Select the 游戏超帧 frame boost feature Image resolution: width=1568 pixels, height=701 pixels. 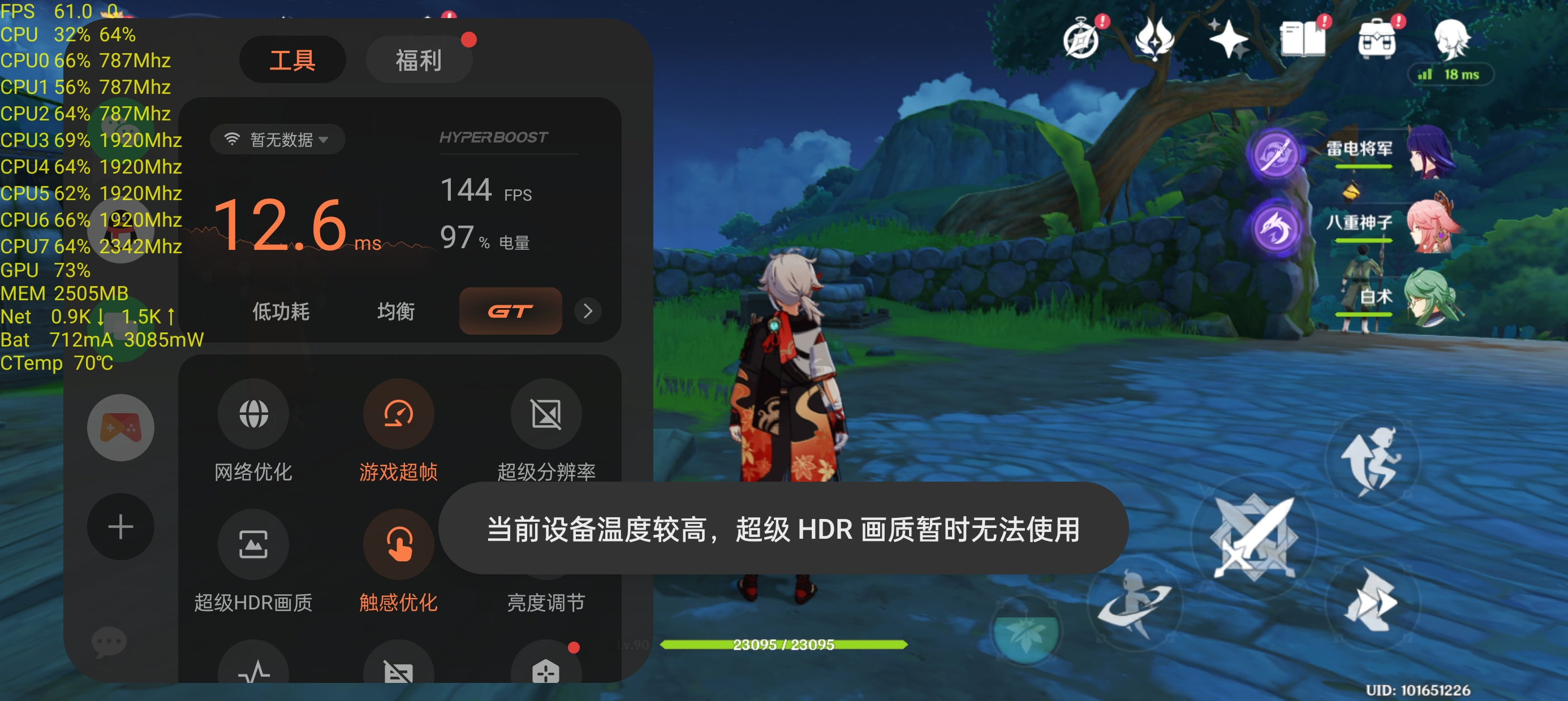click(399, 414)
